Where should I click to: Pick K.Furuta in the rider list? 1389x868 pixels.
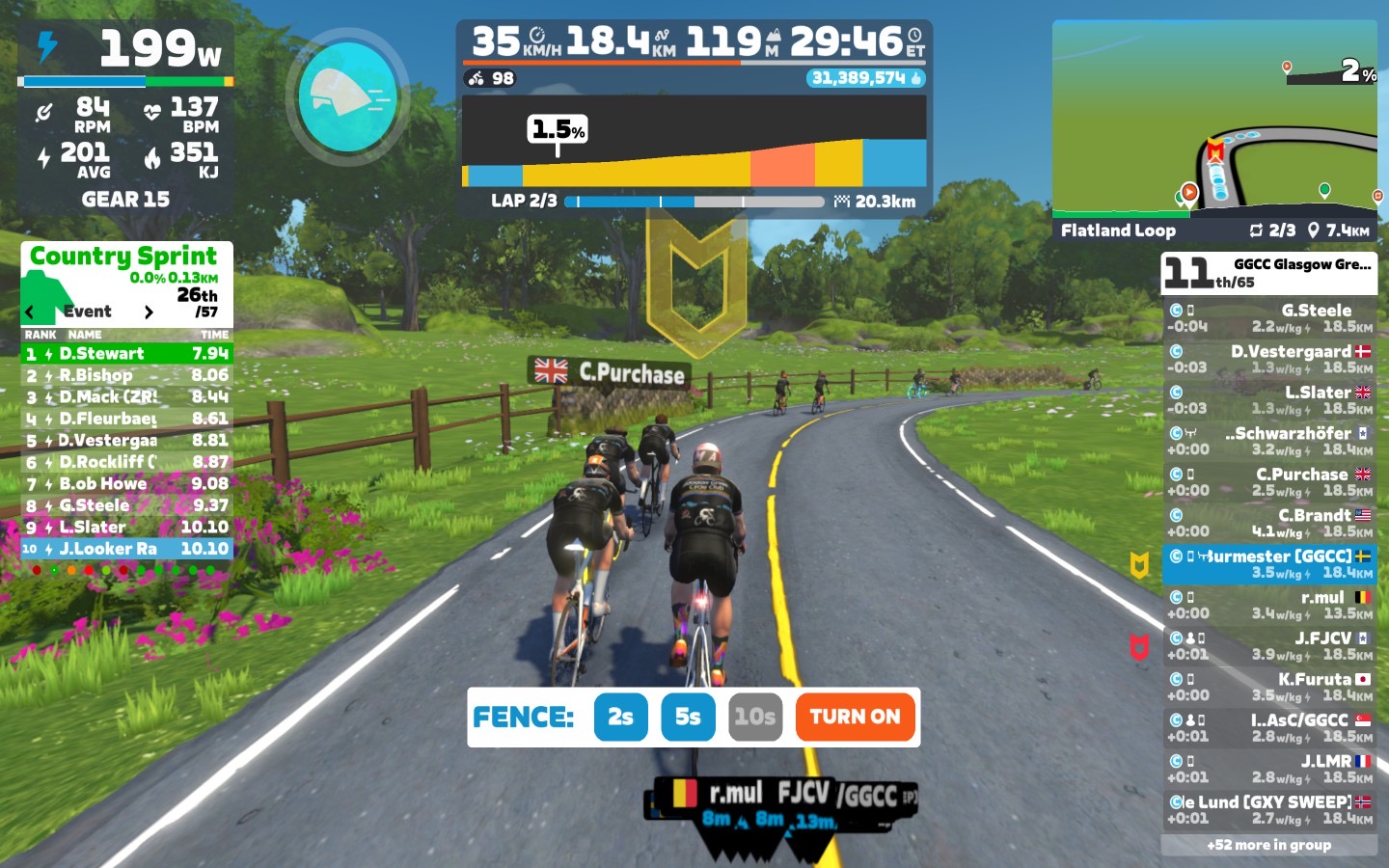click(1268, 687)
